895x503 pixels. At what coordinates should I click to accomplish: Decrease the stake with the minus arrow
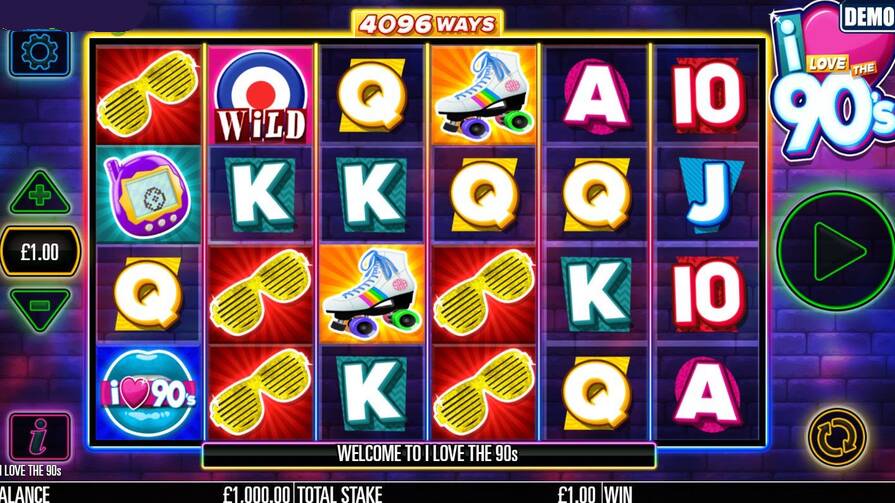[x=40, y=306]
